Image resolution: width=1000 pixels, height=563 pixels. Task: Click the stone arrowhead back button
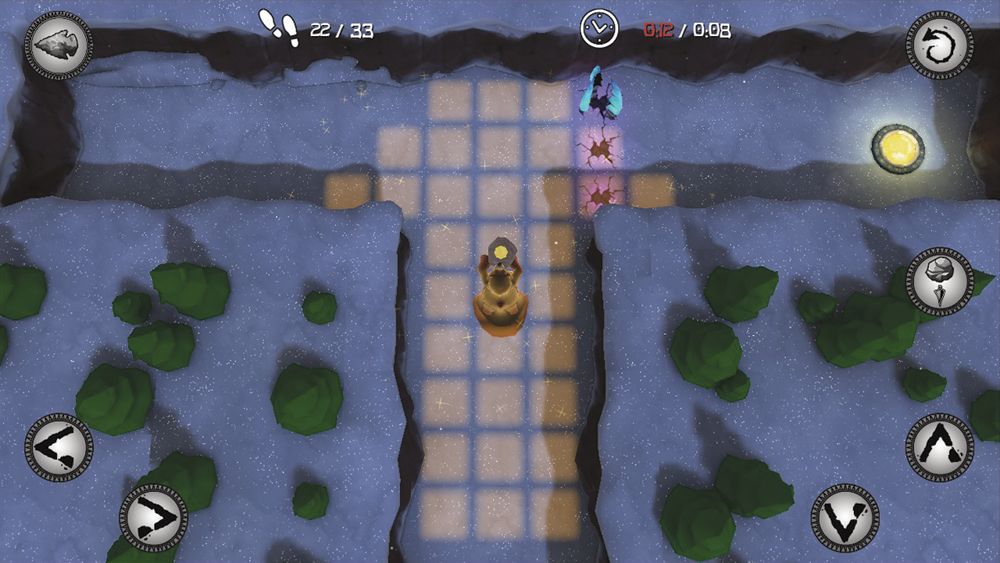point(58,45)
